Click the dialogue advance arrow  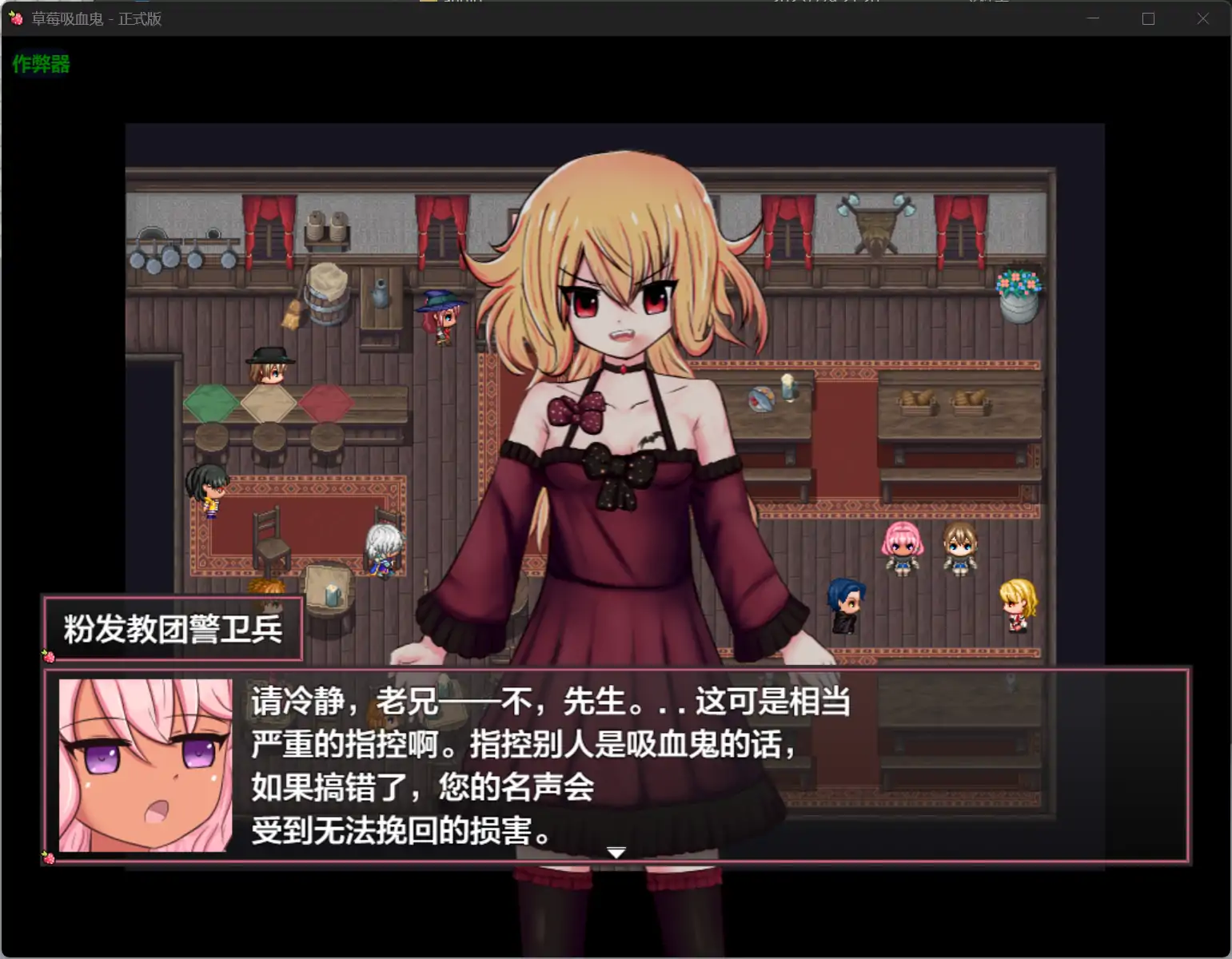616,853
